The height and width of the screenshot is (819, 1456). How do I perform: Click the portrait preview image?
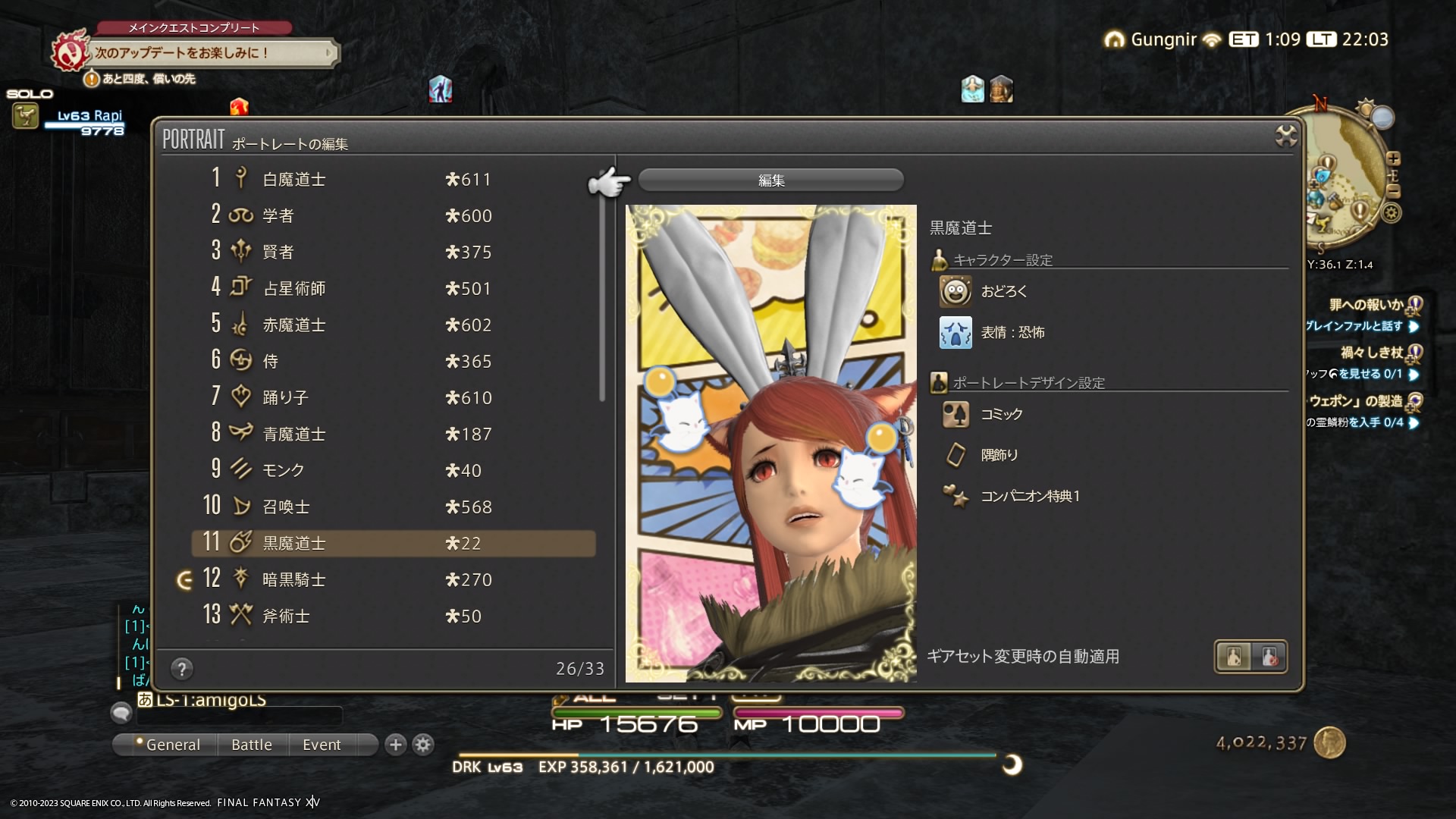770,444
